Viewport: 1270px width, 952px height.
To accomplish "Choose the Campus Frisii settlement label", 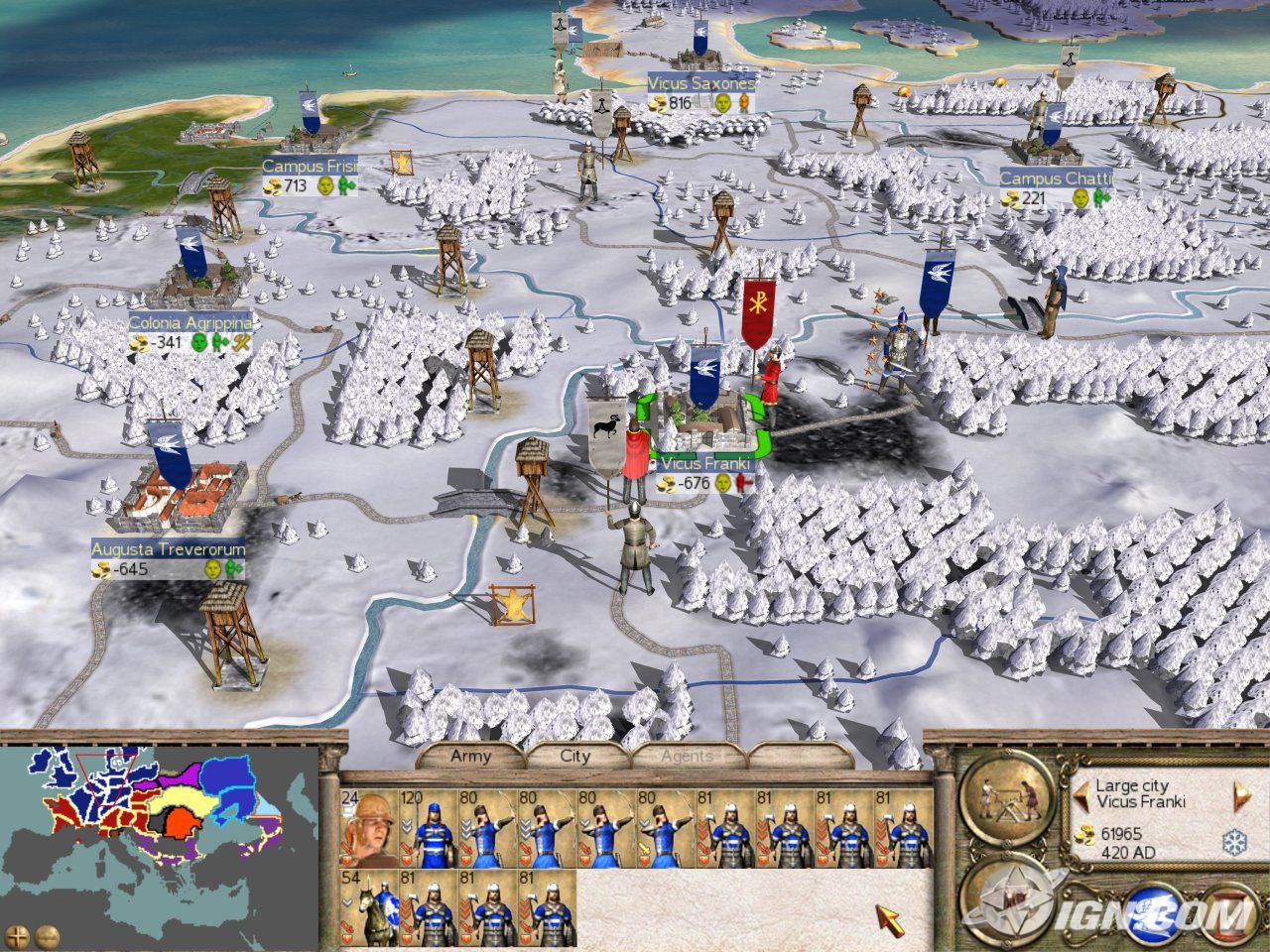I will click(310, 167).
